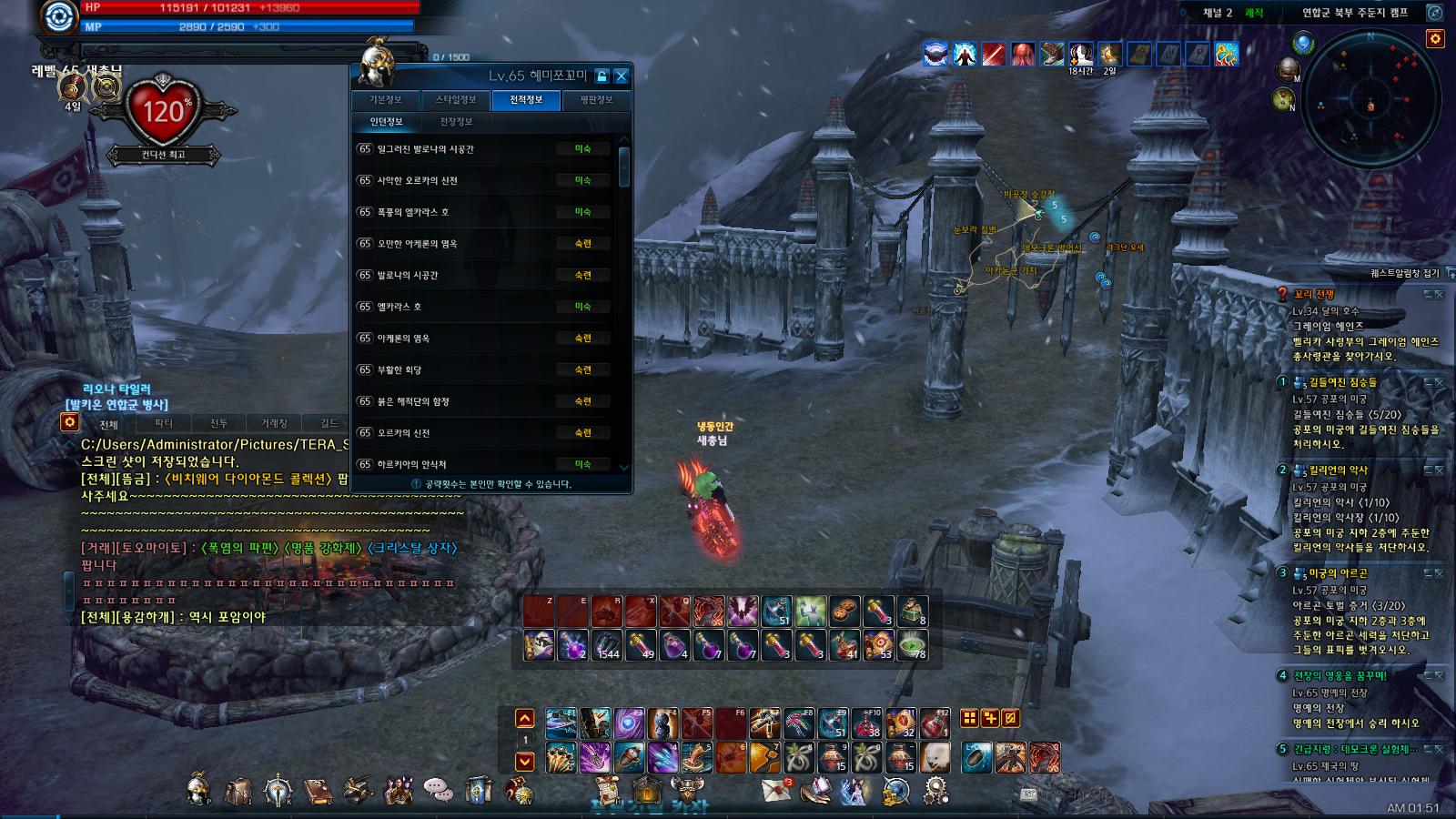Open the minimap settings gear button
Image resolution: width=1456 pixels, height=819 pixels.
point(1435,39)
